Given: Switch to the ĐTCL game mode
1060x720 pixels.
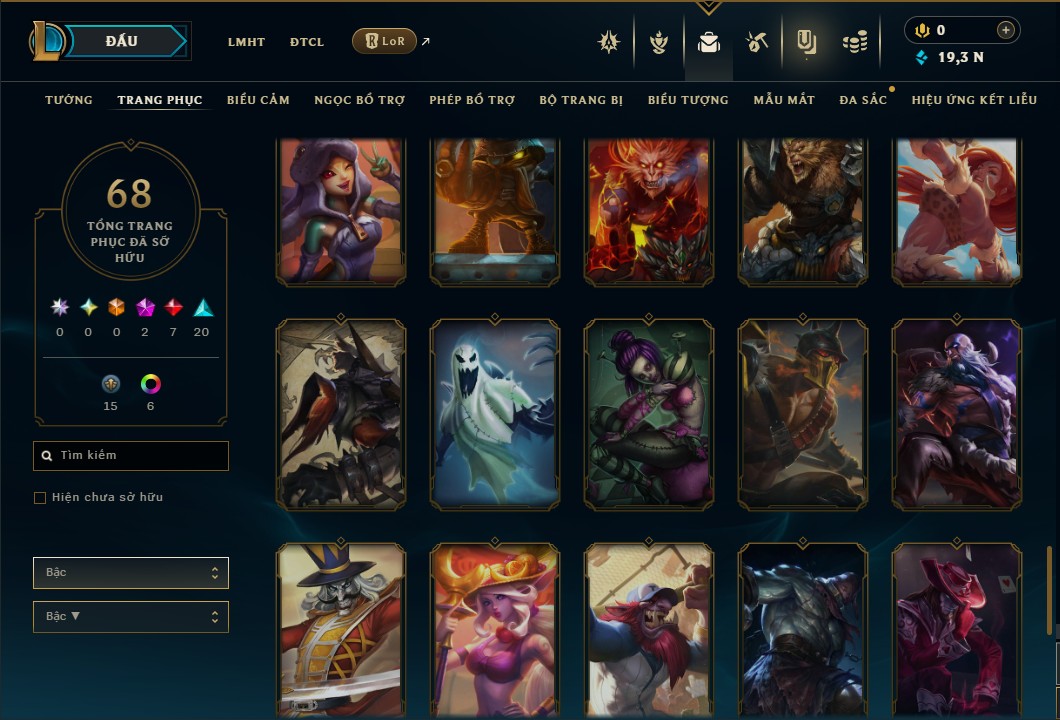Looking at the screenshot, I should click(307, 42).
